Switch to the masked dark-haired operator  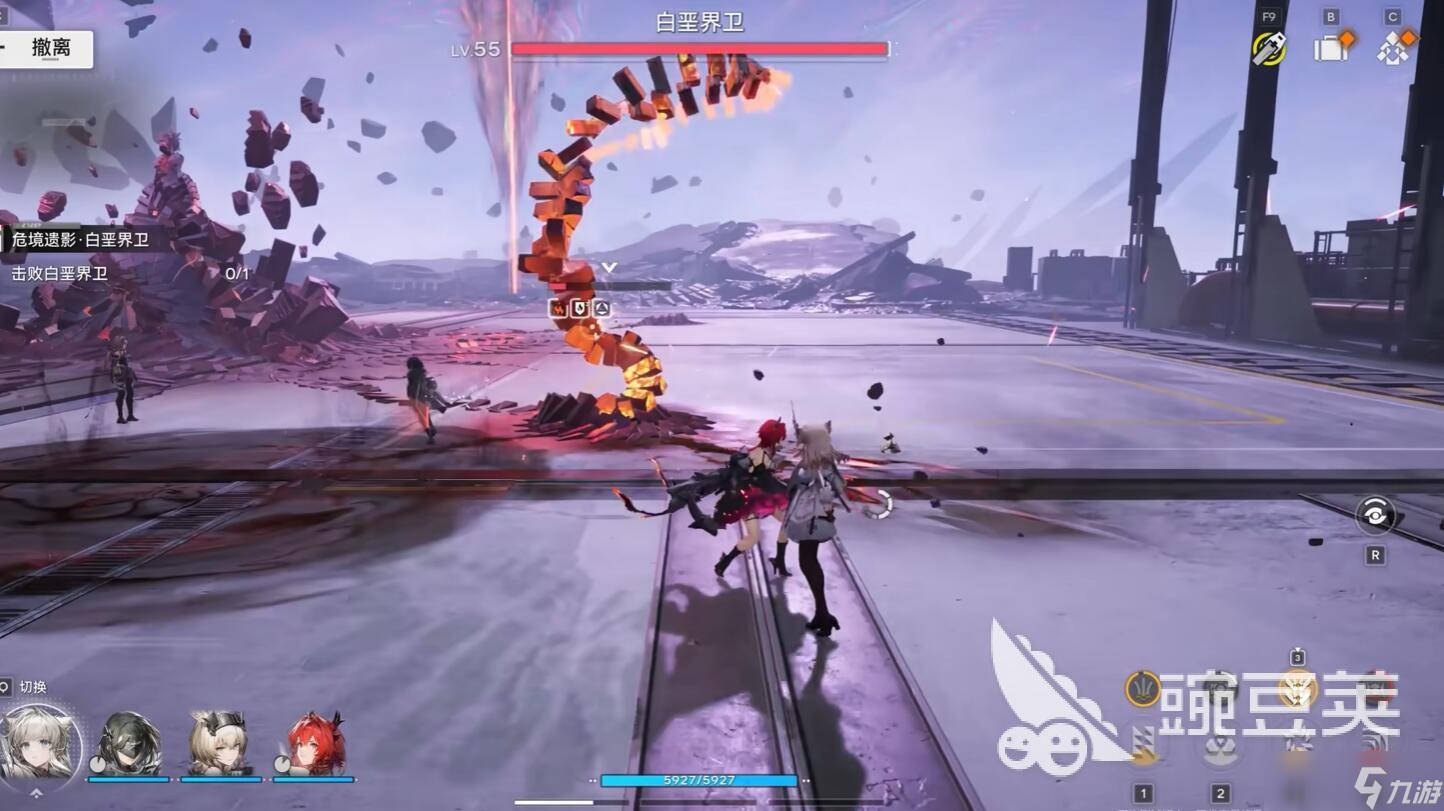127,745
